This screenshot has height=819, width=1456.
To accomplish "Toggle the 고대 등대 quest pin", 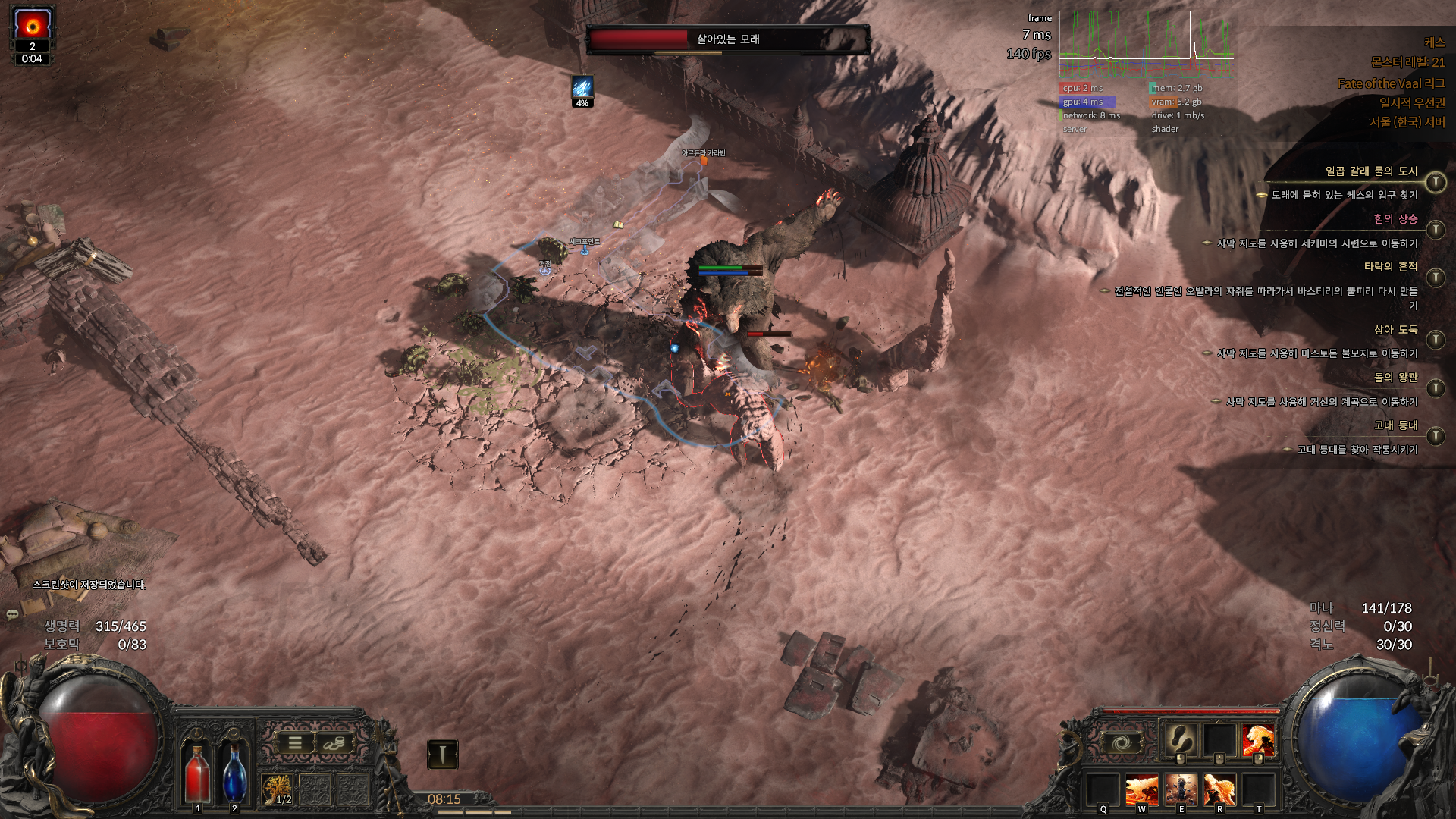I will (1435, 436).
